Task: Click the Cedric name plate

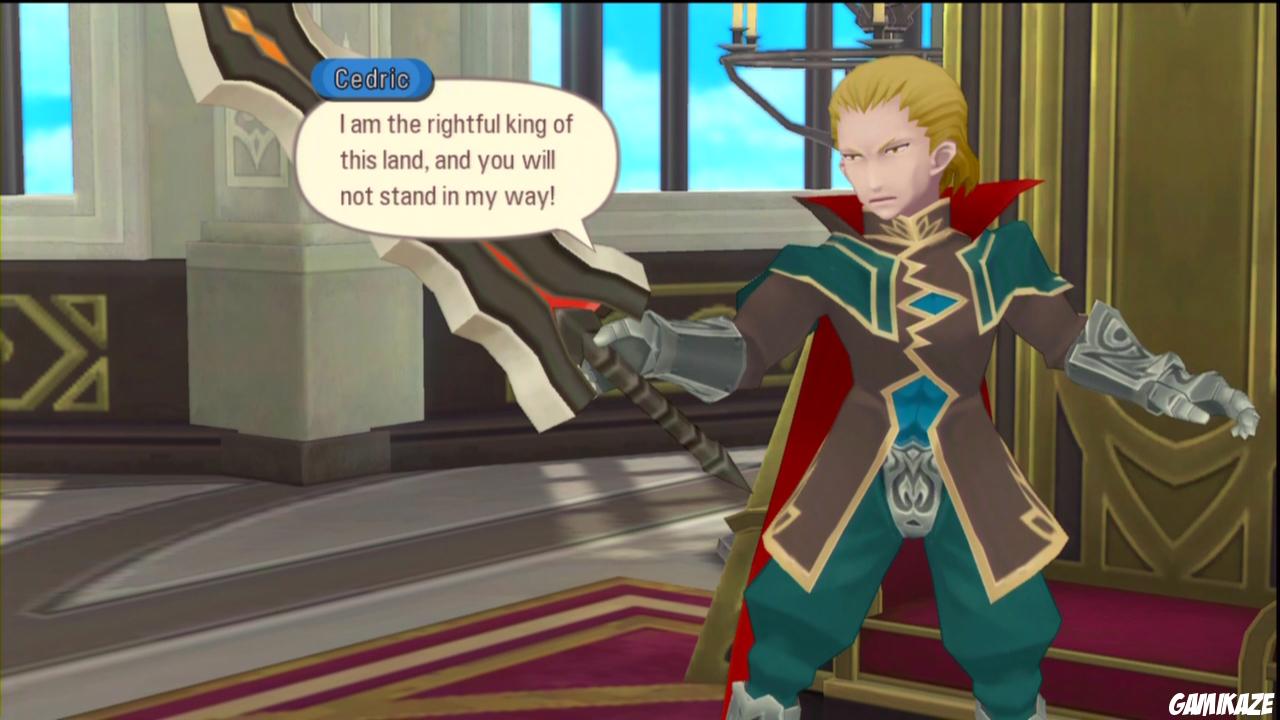Action: click(x=372, y=81)
